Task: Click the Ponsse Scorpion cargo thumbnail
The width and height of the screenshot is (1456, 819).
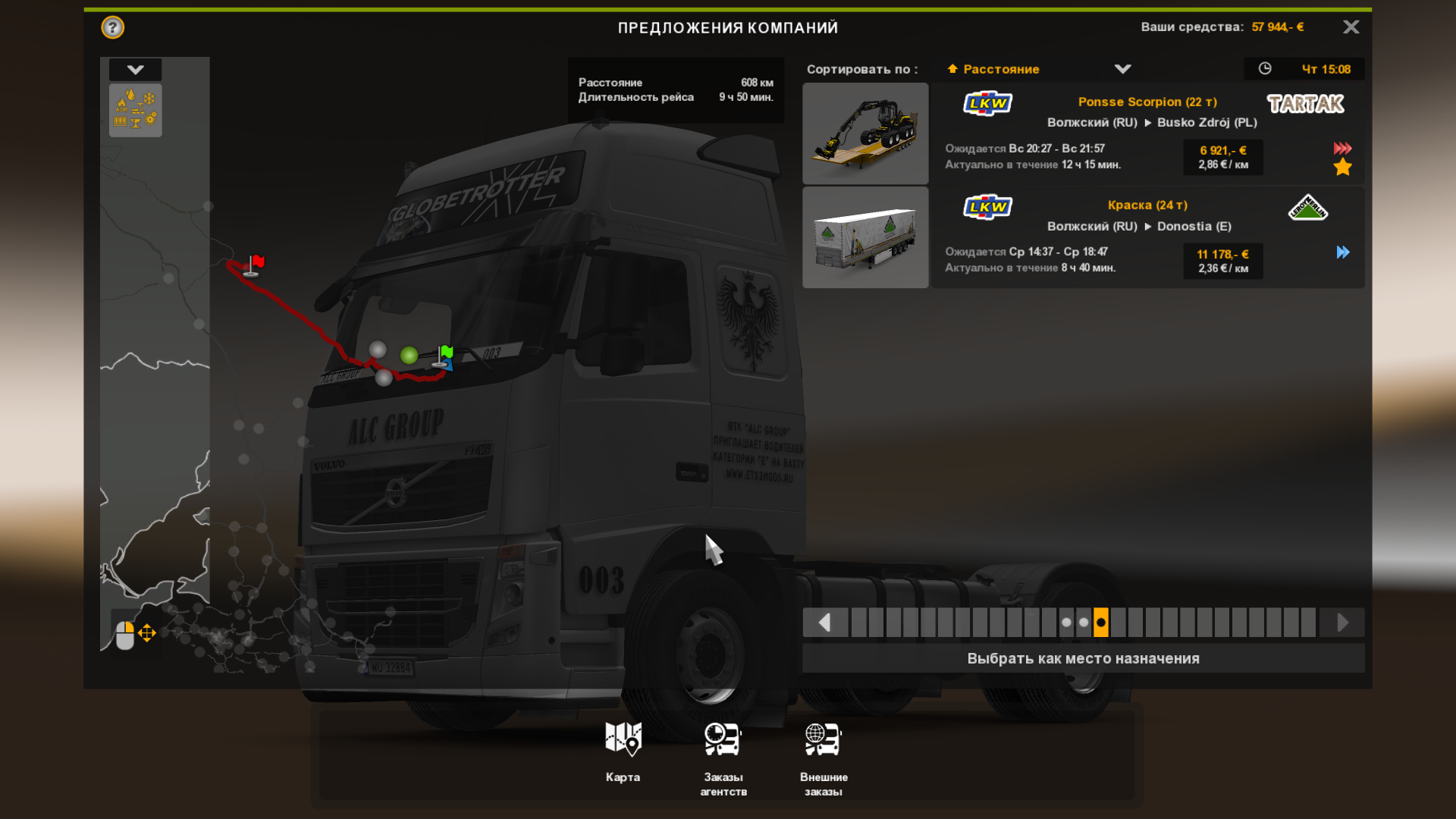Action: [x=865, y=133]
